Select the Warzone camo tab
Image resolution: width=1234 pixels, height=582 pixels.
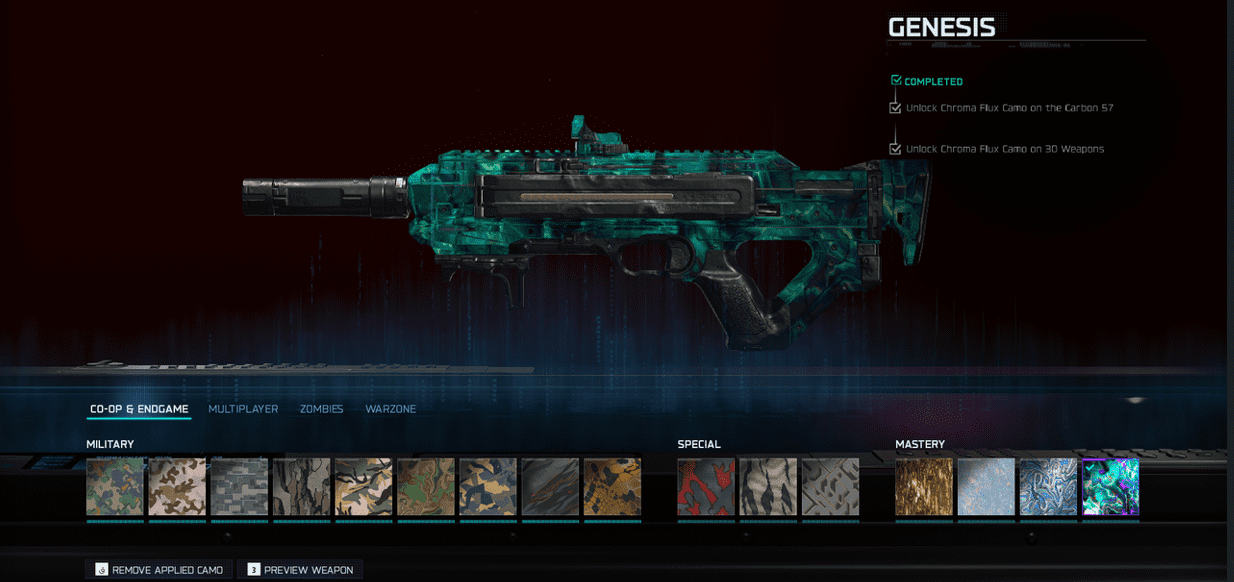390,409
